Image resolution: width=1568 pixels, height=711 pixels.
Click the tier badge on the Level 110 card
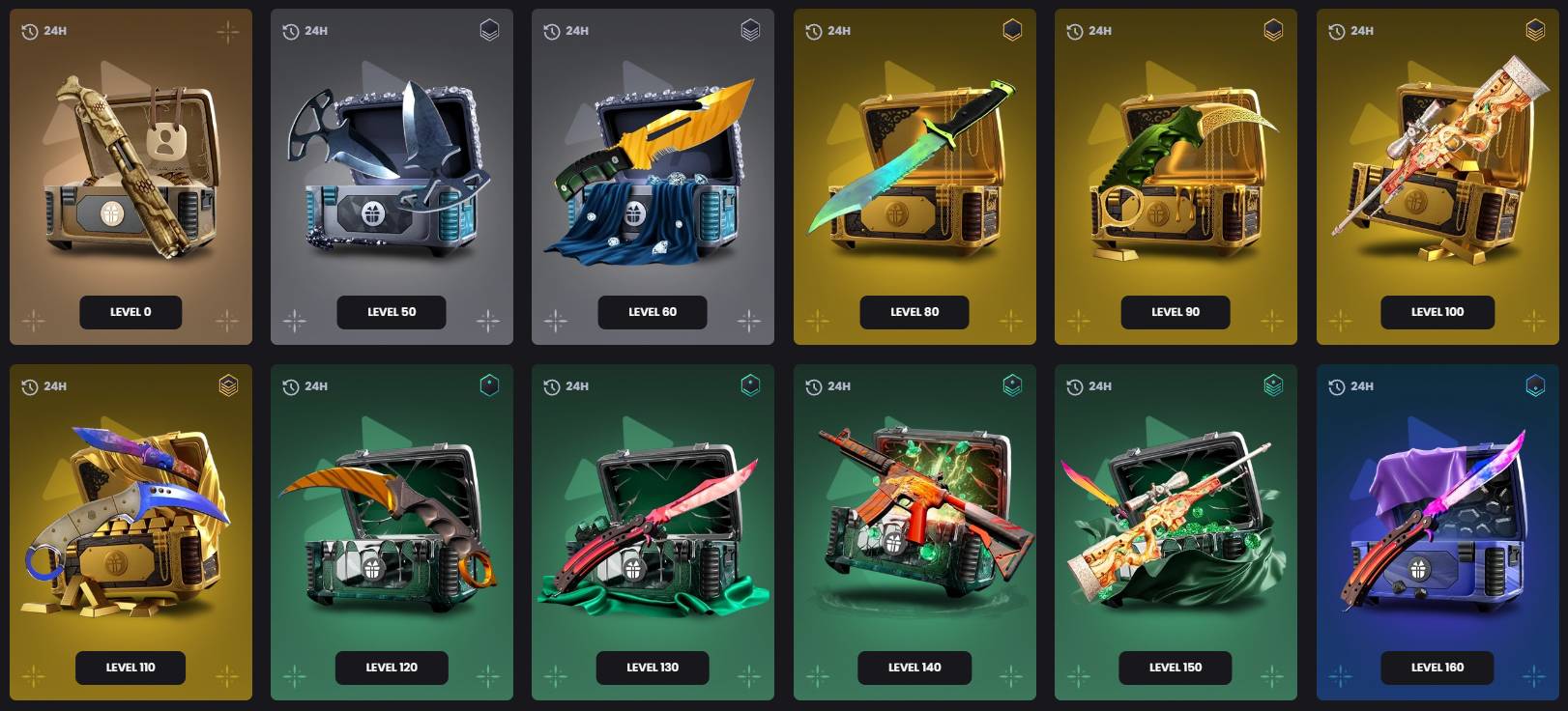229,385
